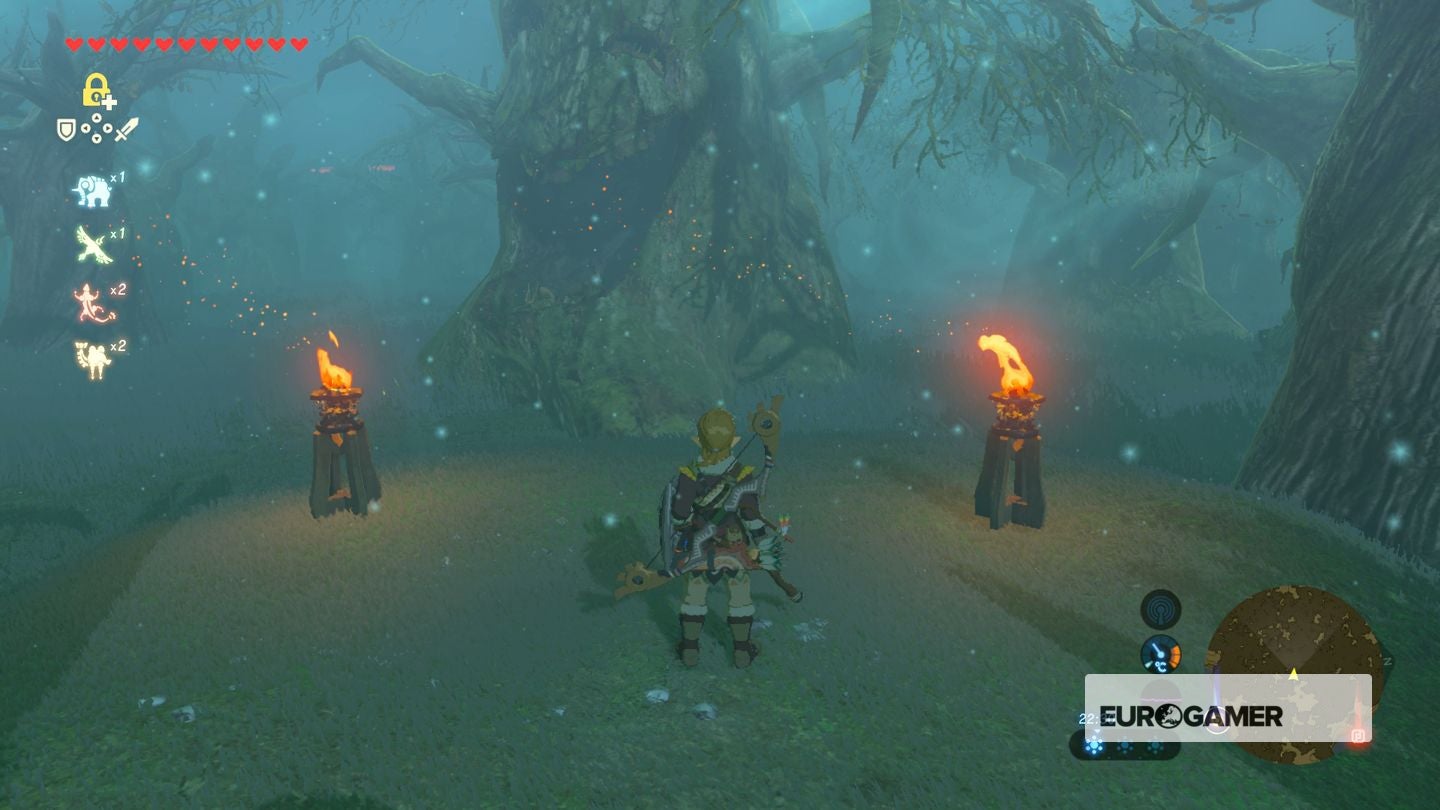
Task: Click the compass Z label near the minimap
Action: pos(1387,660)
